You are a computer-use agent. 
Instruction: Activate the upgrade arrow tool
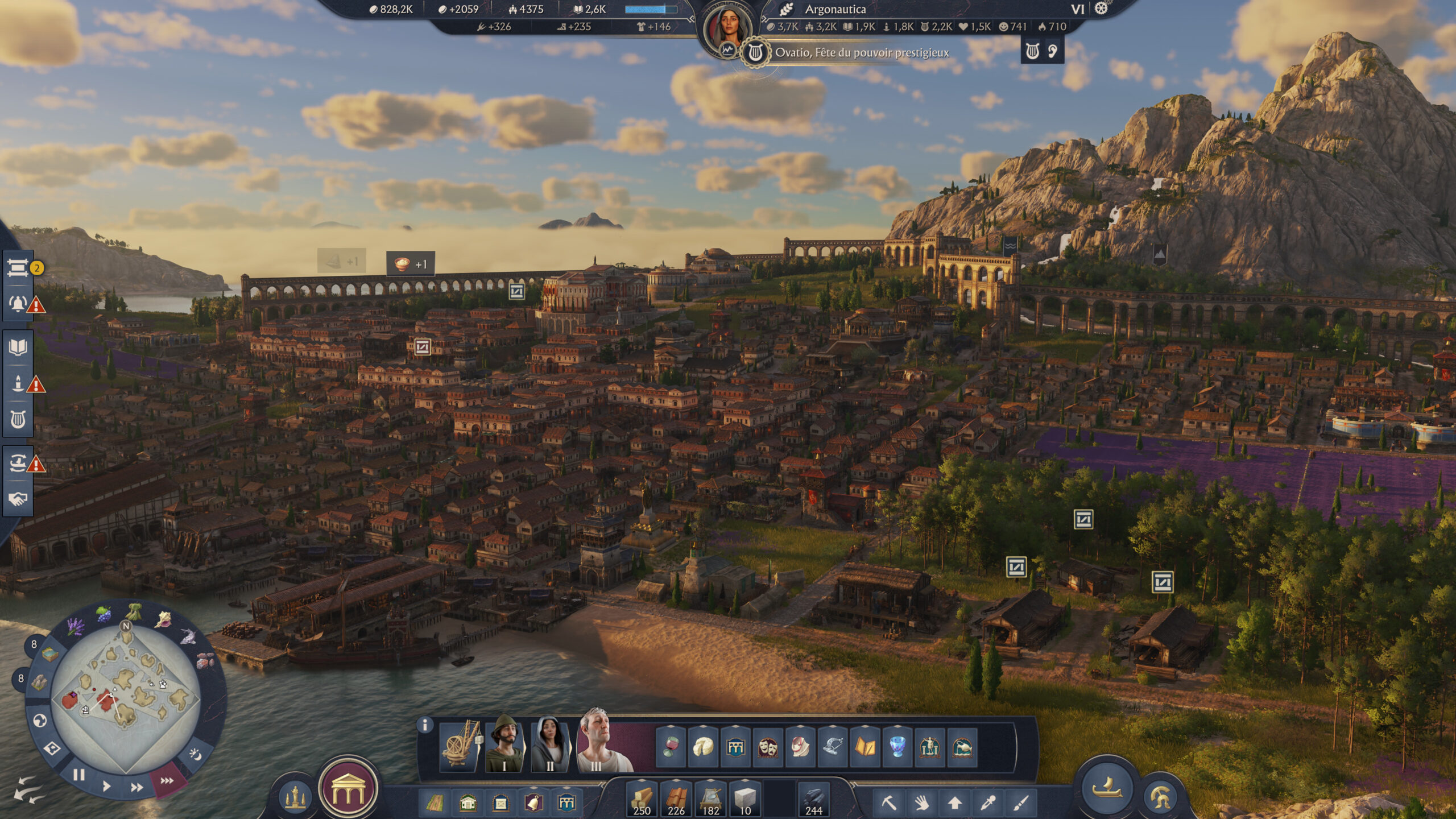click(x=955, y=803)
